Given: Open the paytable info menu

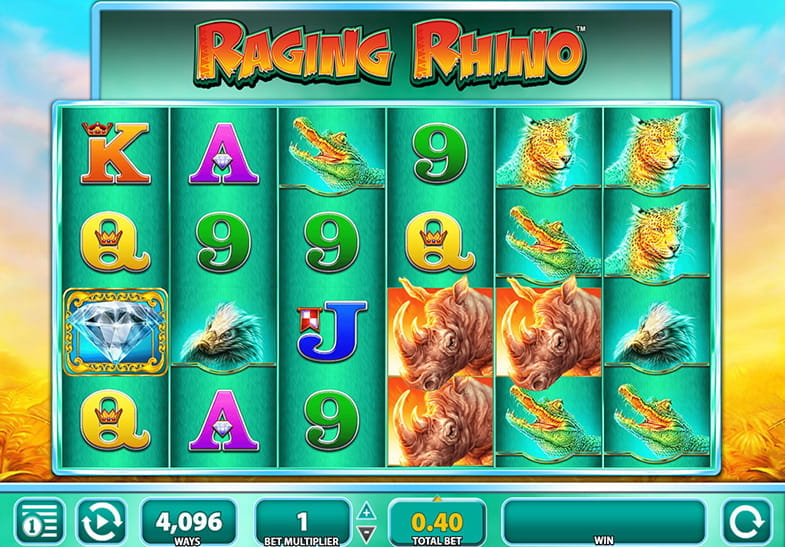Looking at the screenshot, I should [38, 521].
